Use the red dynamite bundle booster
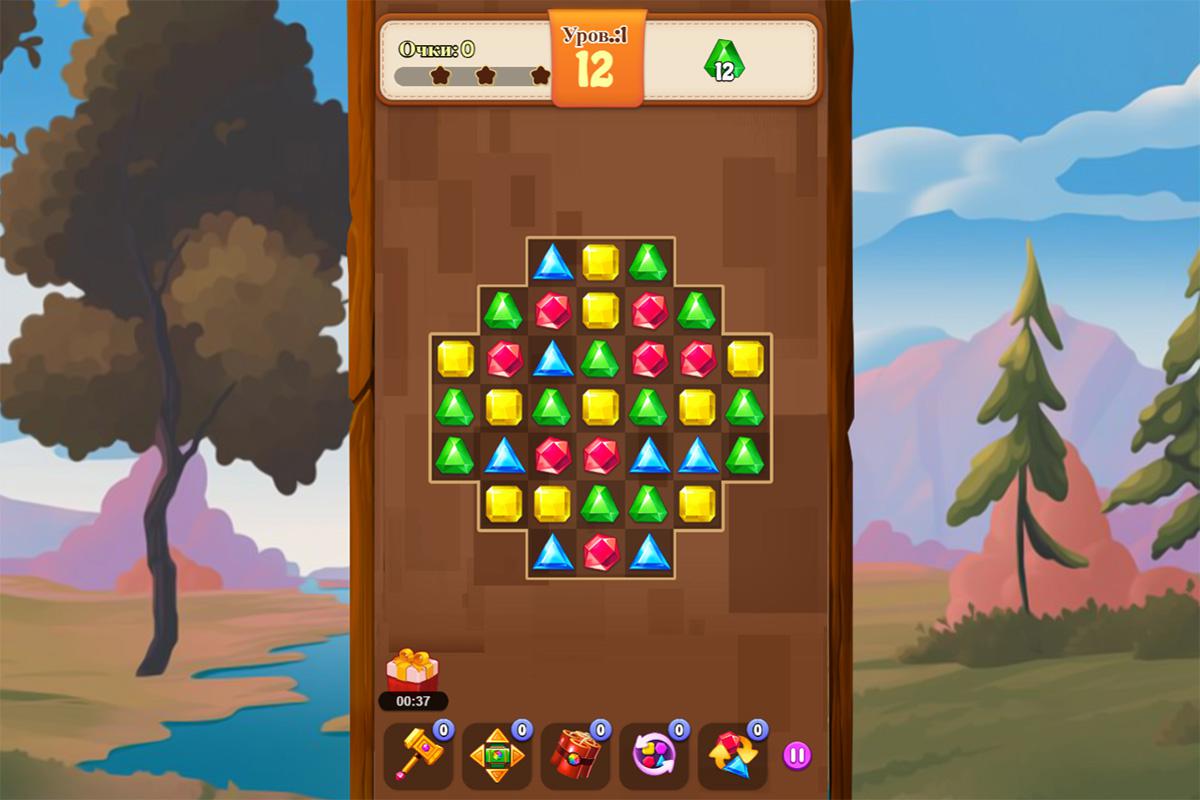 574,756
